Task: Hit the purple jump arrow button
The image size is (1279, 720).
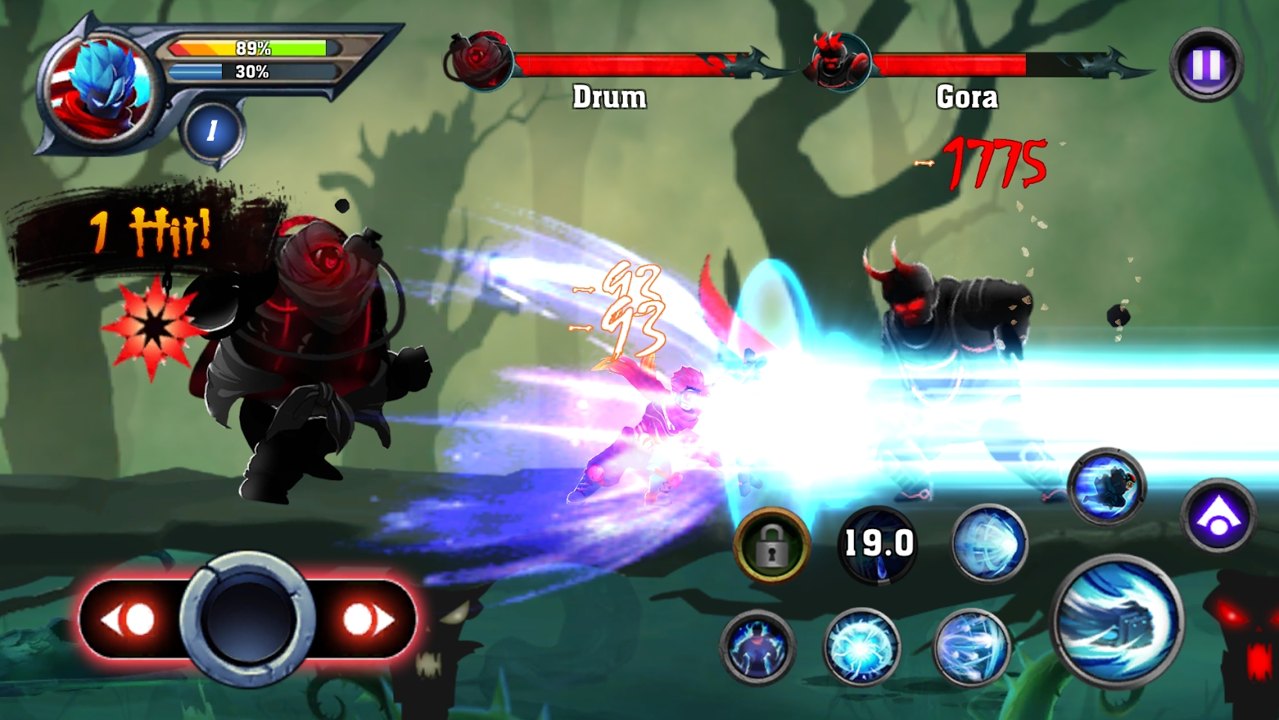Action: coord(1218,516)
